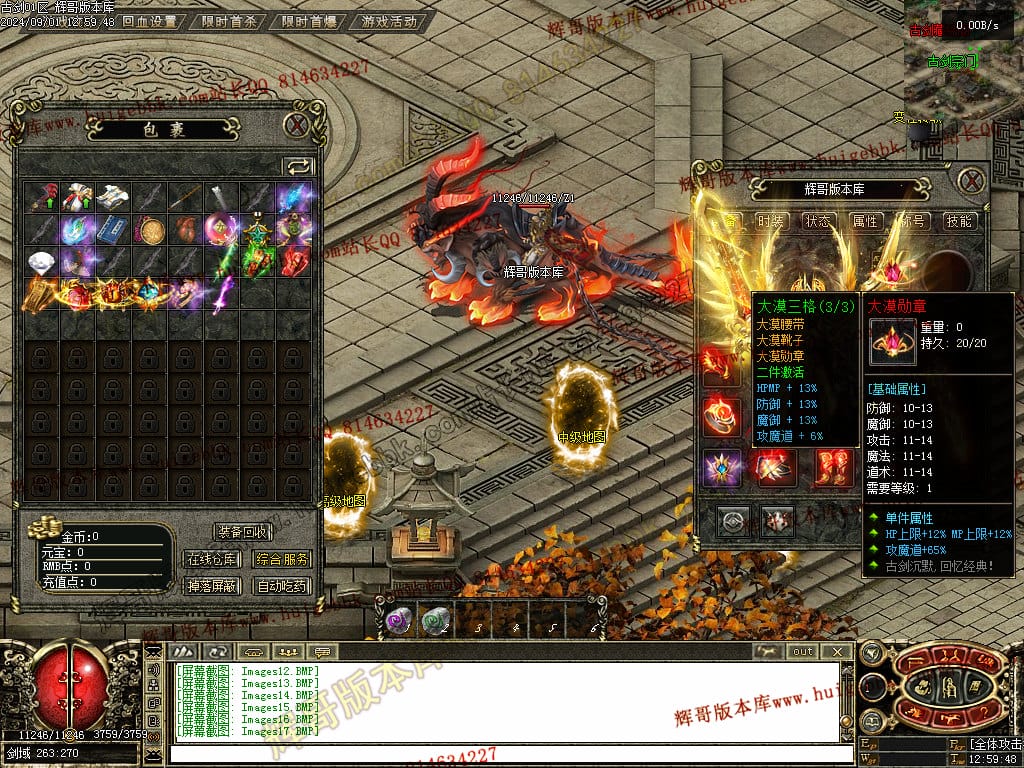The width and height of the screenshot is (1024, 768).
Task: Use the purple orb hotbar item
Action: 396,621
